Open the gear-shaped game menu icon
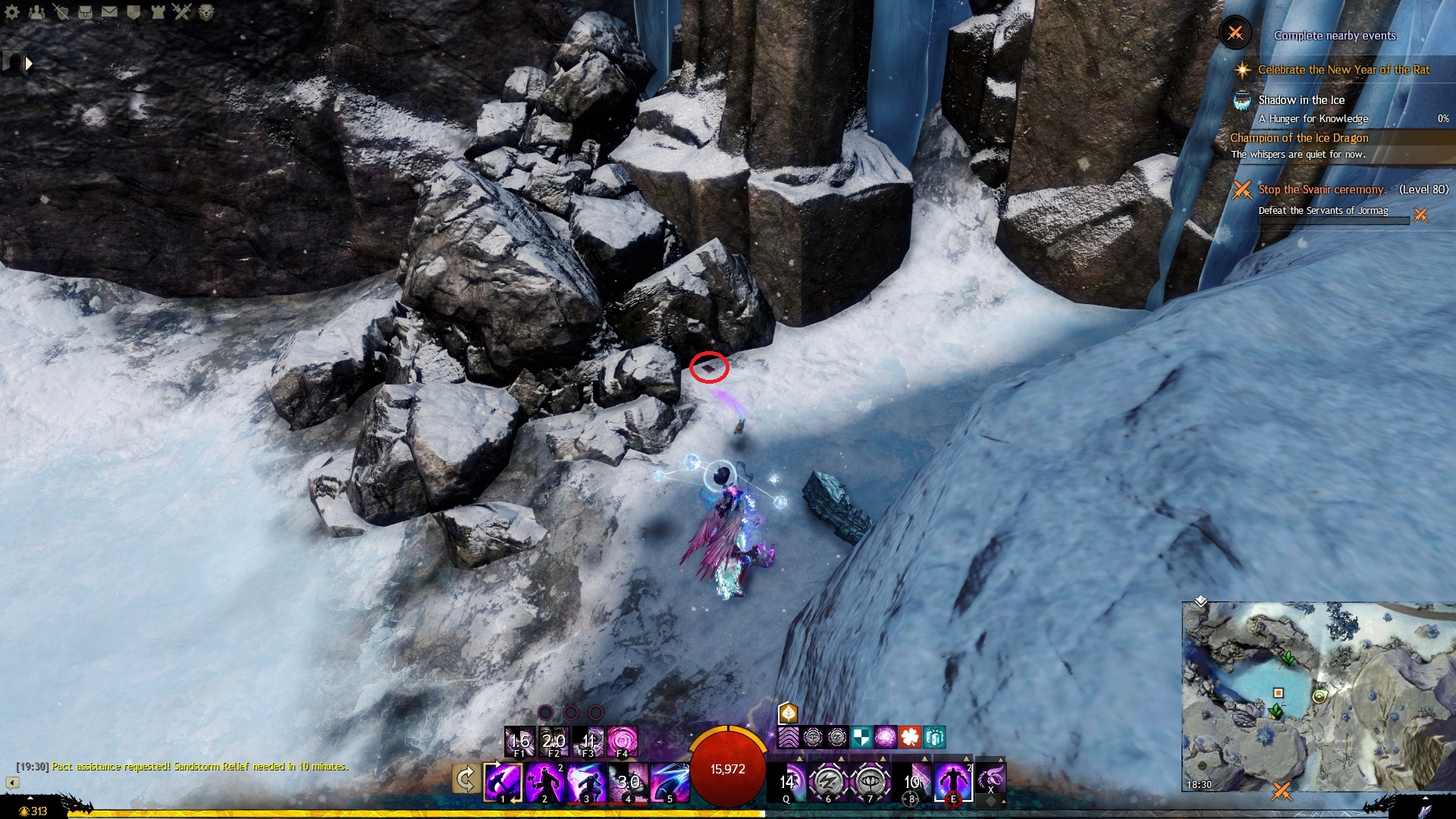This screenshot has height=819, width=1456. [13, 12]
